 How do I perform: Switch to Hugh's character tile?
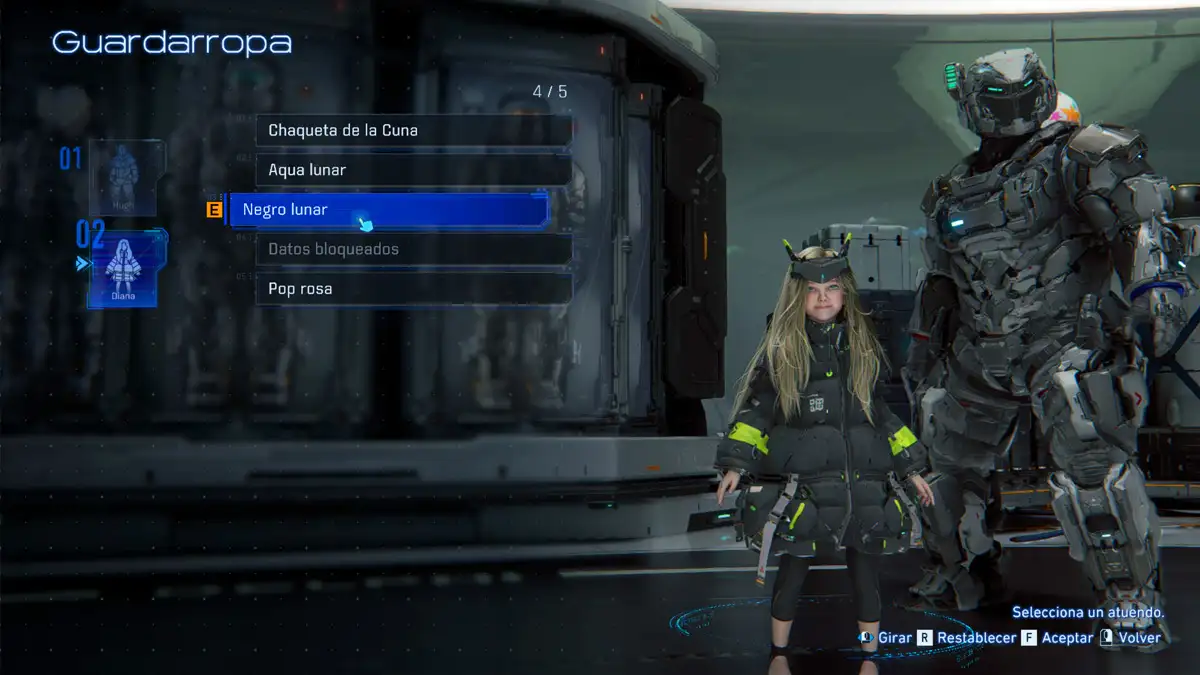pyautogui.click(x=123, y=178)
